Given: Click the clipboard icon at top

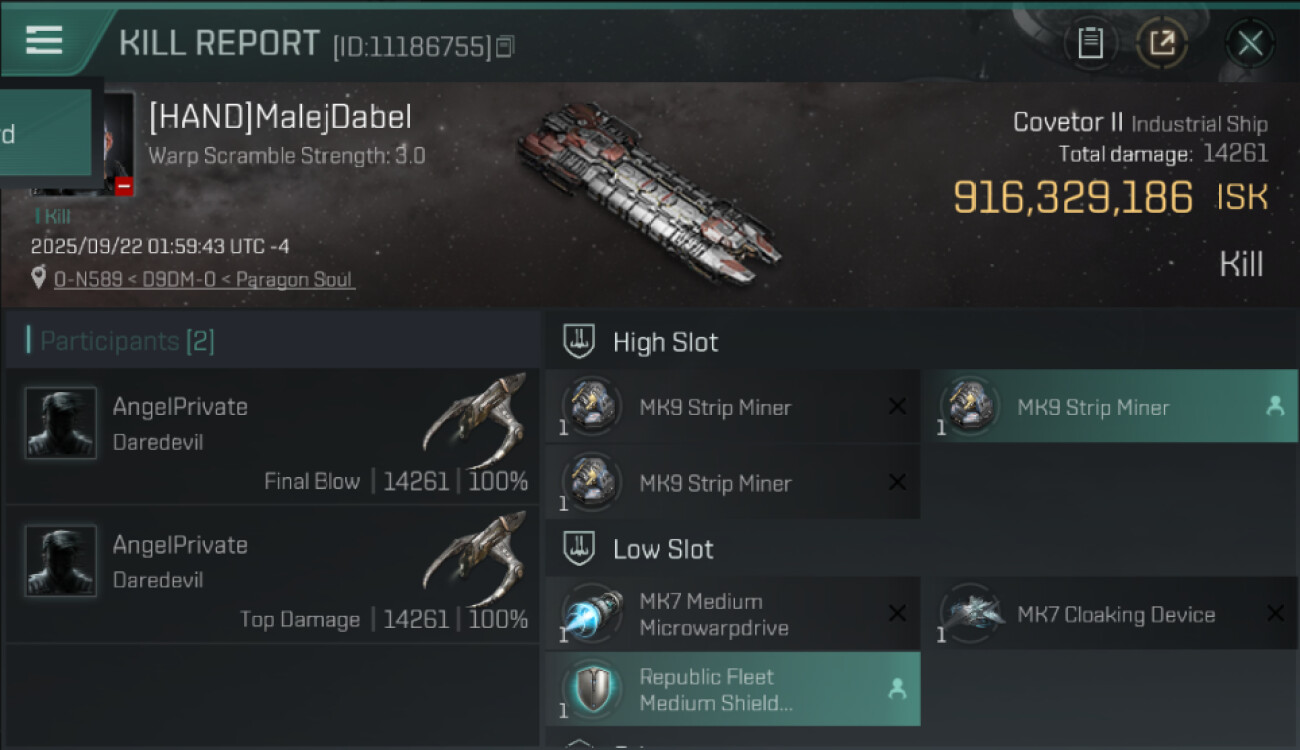Looking at the screenshot, I should [x=1090, y=43].
